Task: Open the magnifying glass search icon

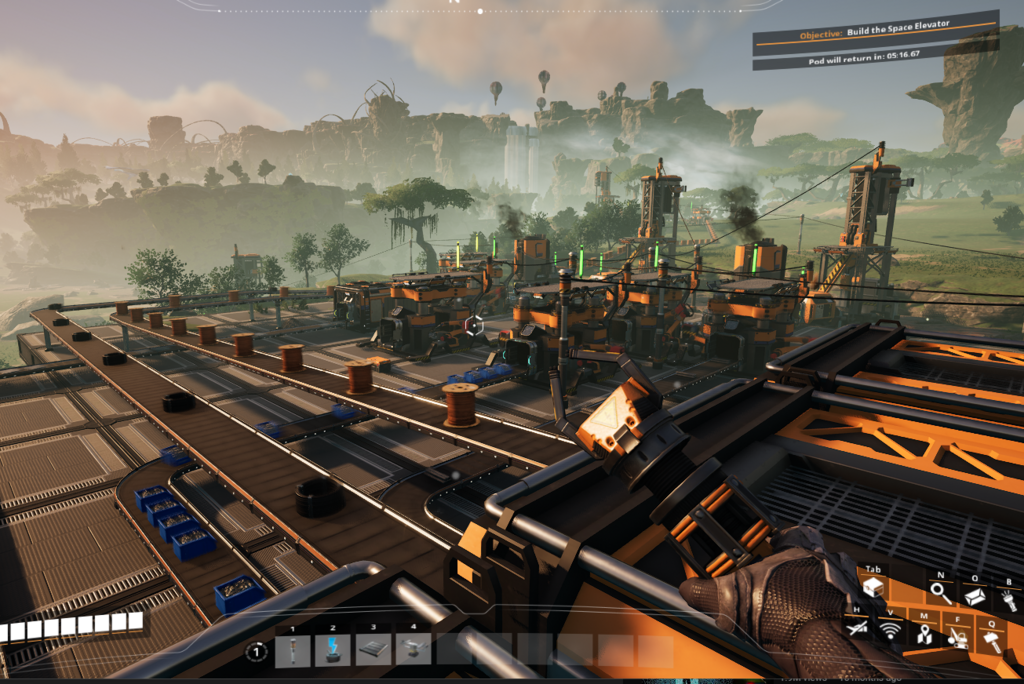Action: [x=940, y=593]
